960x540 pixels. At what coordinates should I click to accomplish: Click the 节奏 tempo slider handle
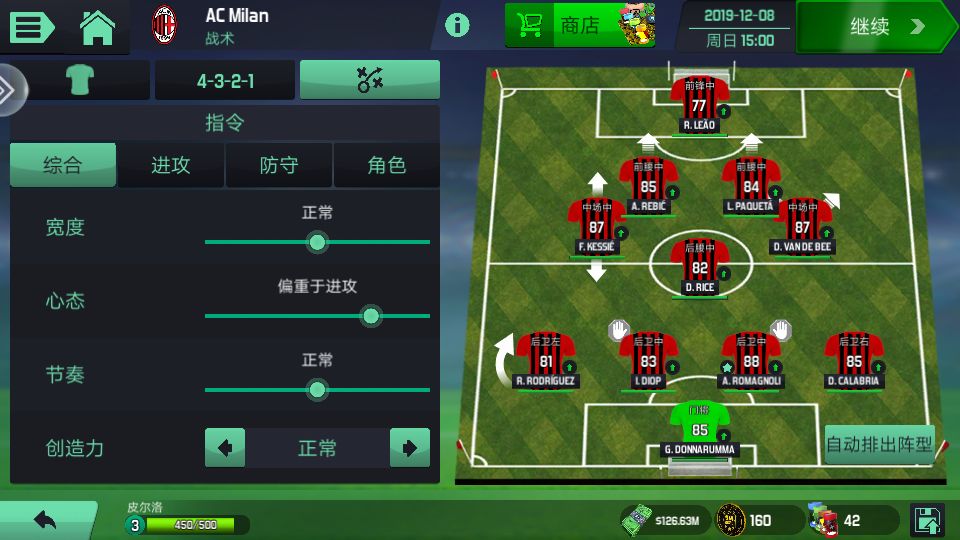point(317,390)
